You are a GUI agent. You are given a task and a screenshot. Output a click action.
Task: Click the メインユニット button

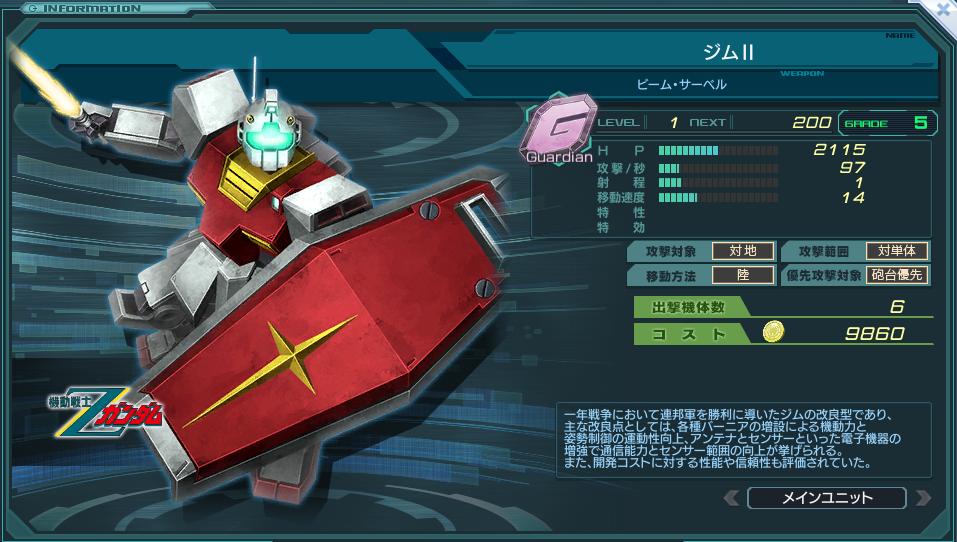826,497
